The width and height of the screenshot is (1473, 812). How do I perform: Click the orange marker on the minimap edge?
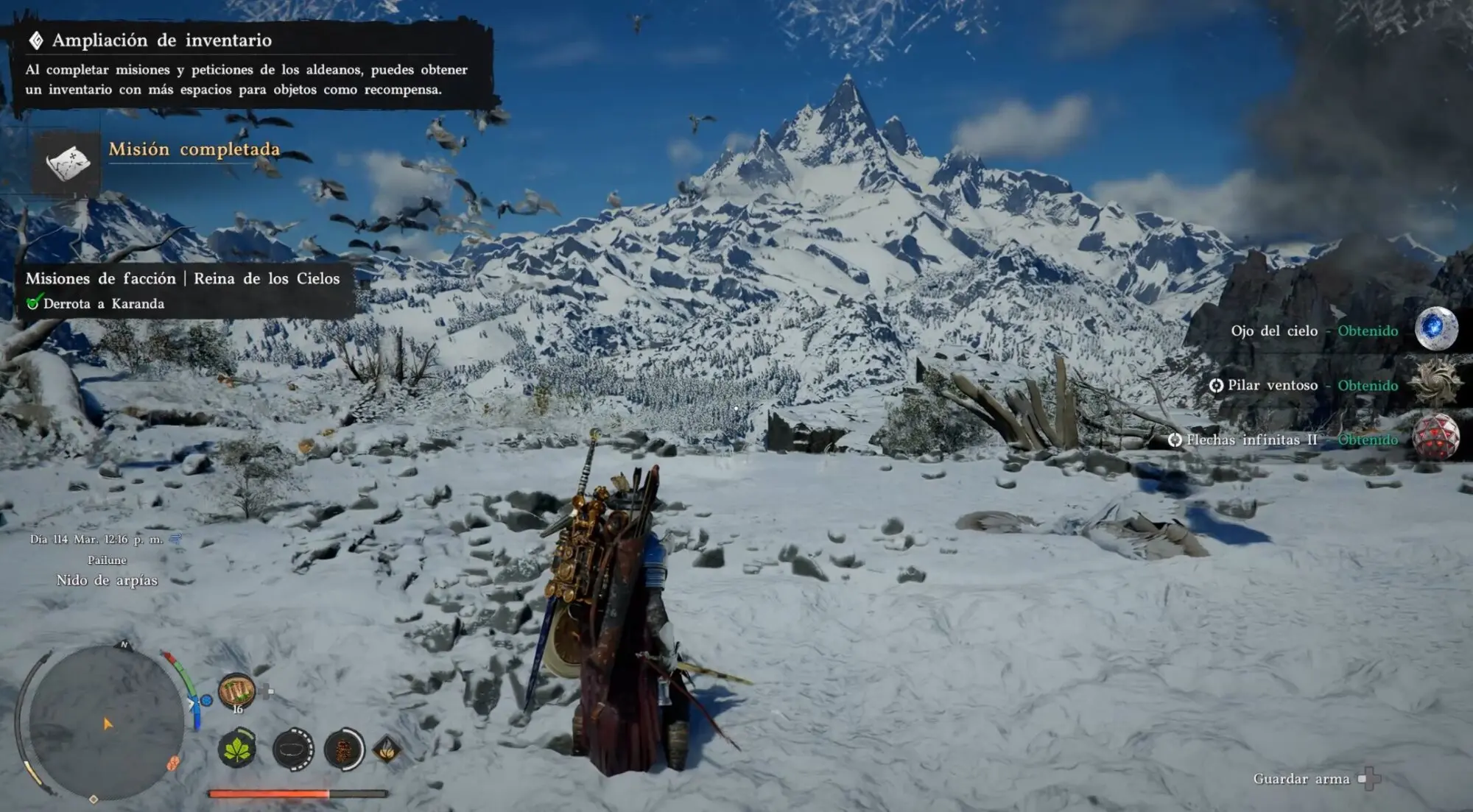[173, 763]
